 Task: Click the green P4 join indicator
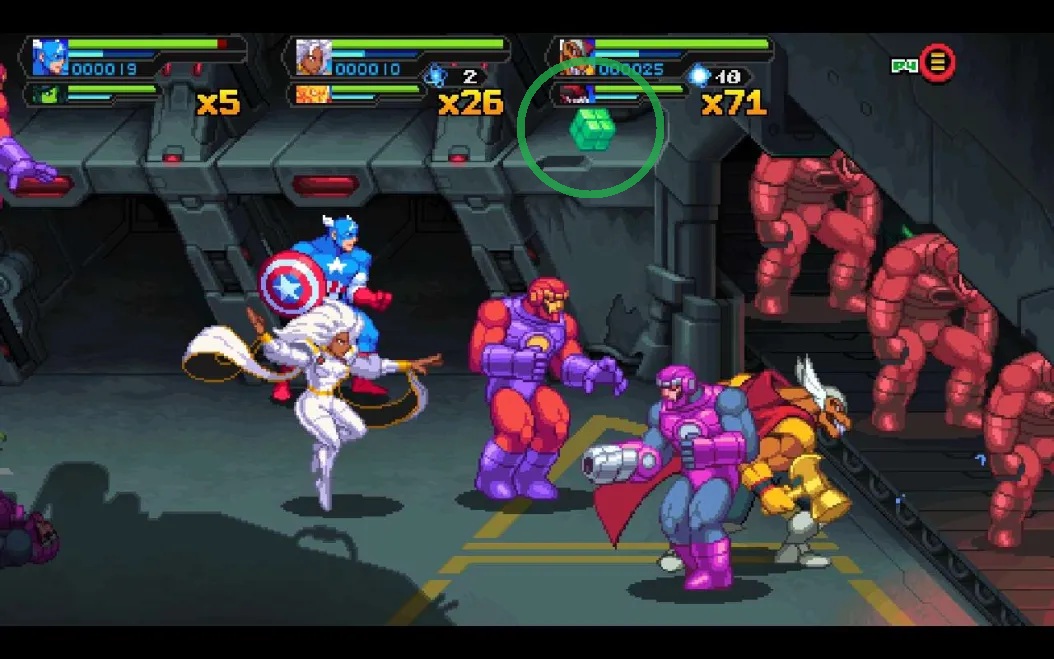tap(904, 66)
